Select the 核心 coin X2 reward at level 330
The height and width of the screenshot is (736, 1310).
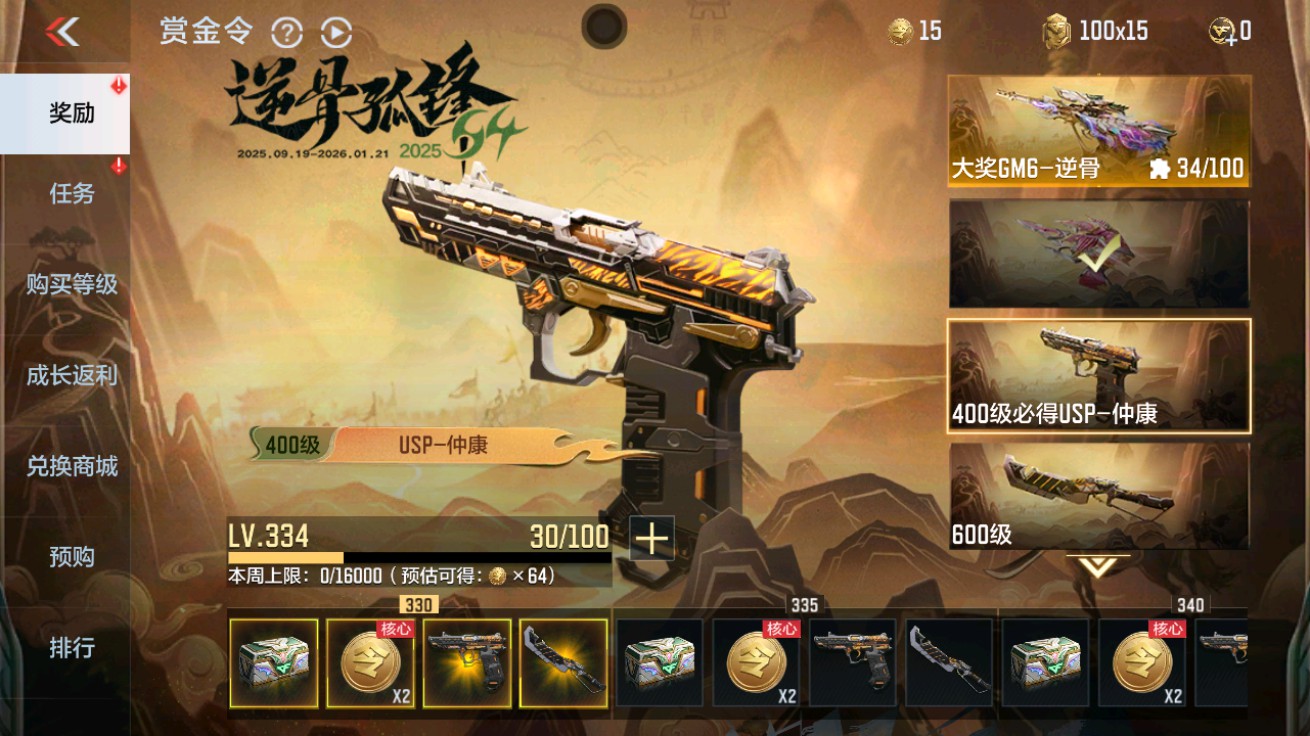point(371,663)
